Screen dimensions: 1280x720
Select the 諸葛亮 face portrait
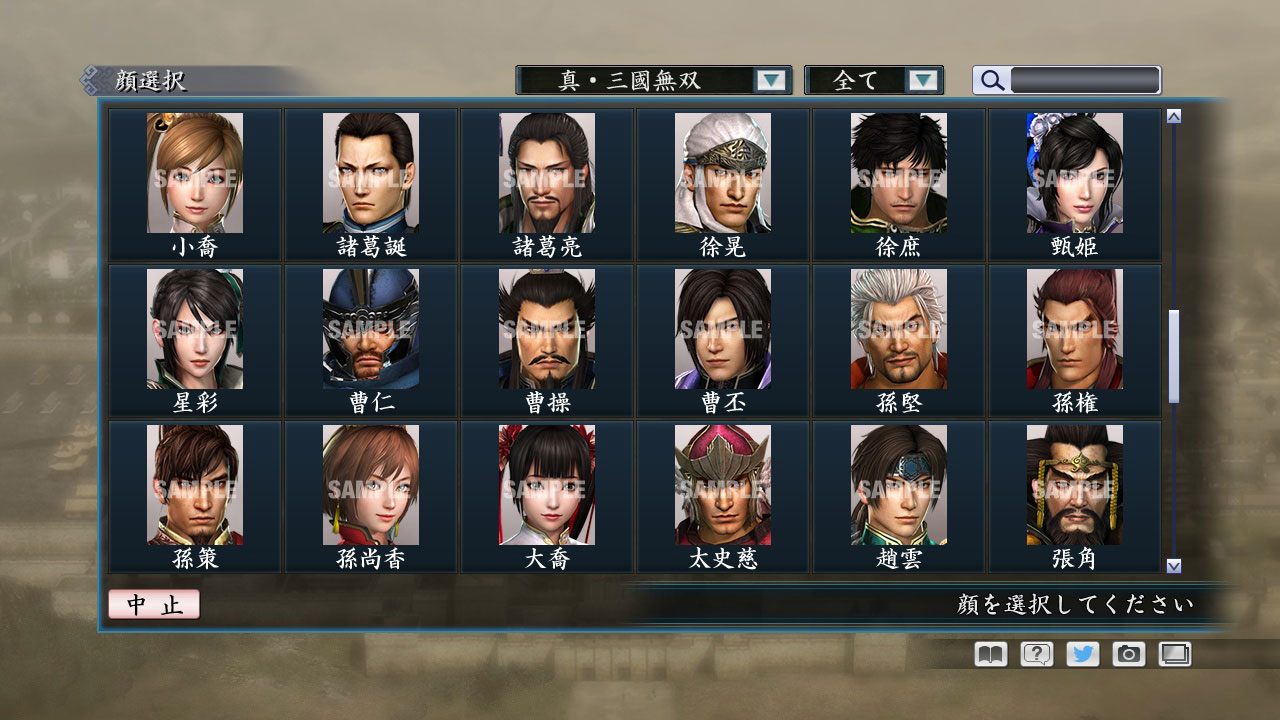(547, 172)
